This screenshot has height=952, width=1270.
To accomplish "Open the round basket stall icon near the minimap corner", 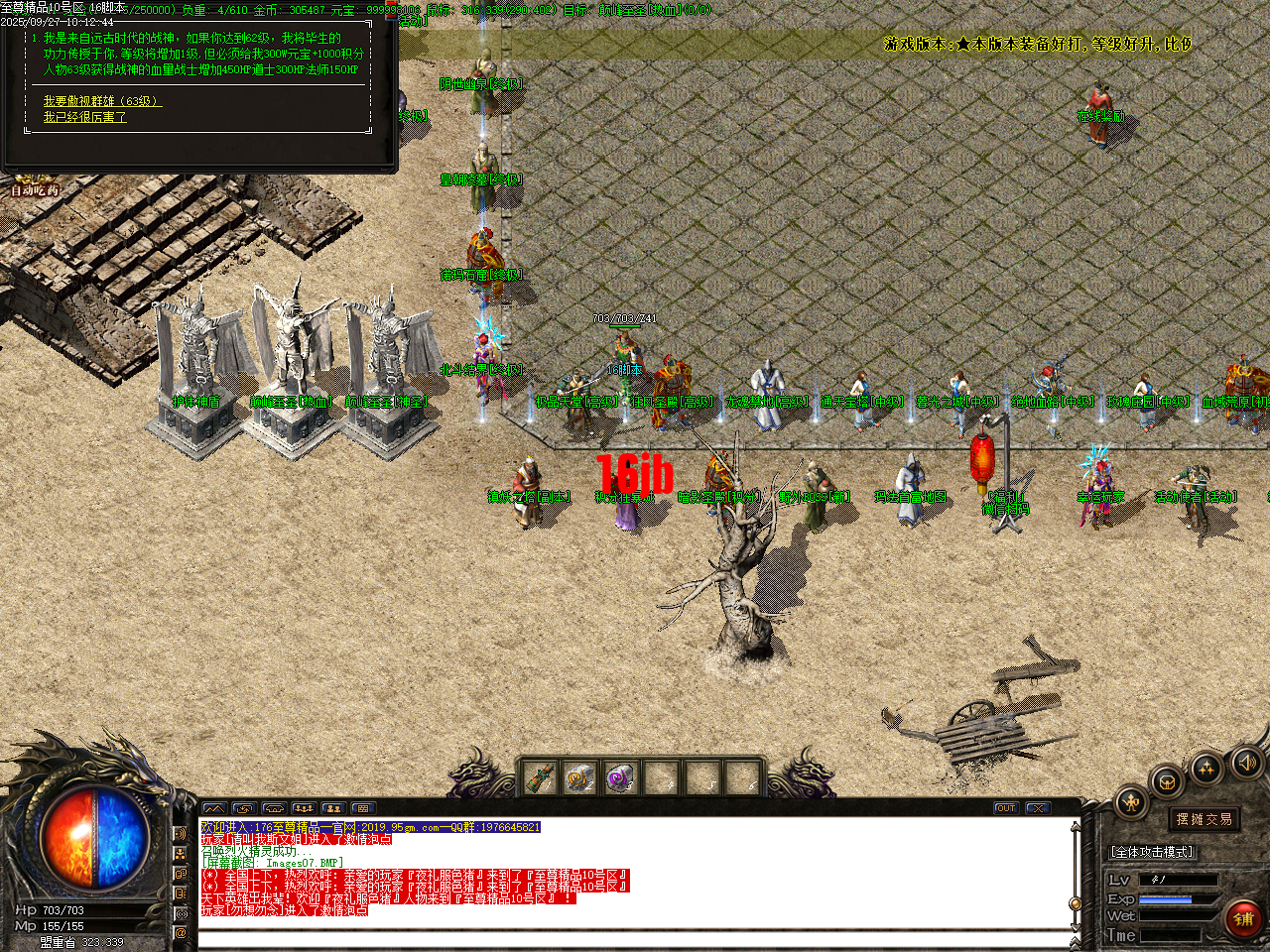I will coord(1168,782).
